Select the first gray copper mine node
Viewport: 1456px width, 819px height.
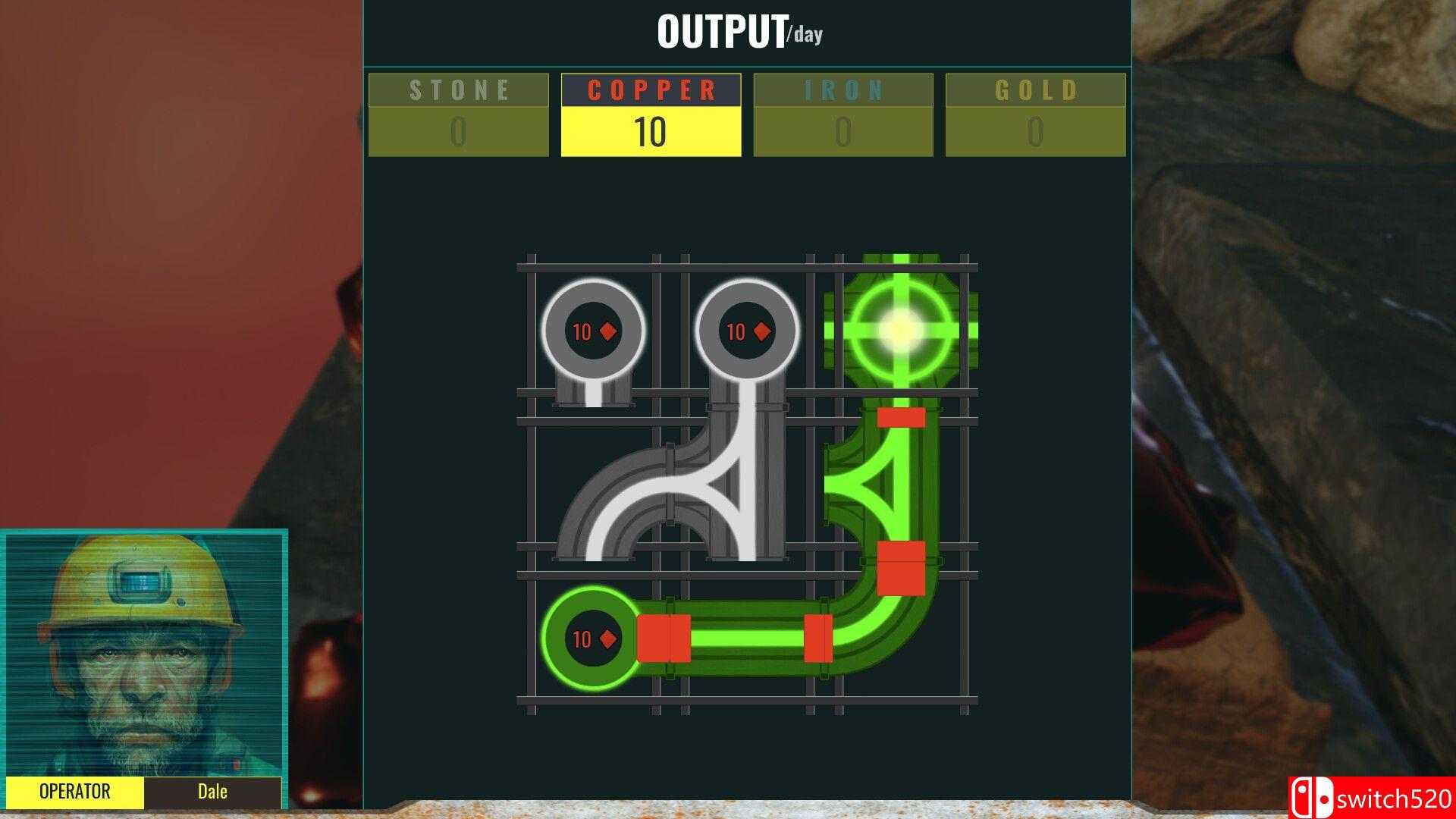click(x=592, y=331)
